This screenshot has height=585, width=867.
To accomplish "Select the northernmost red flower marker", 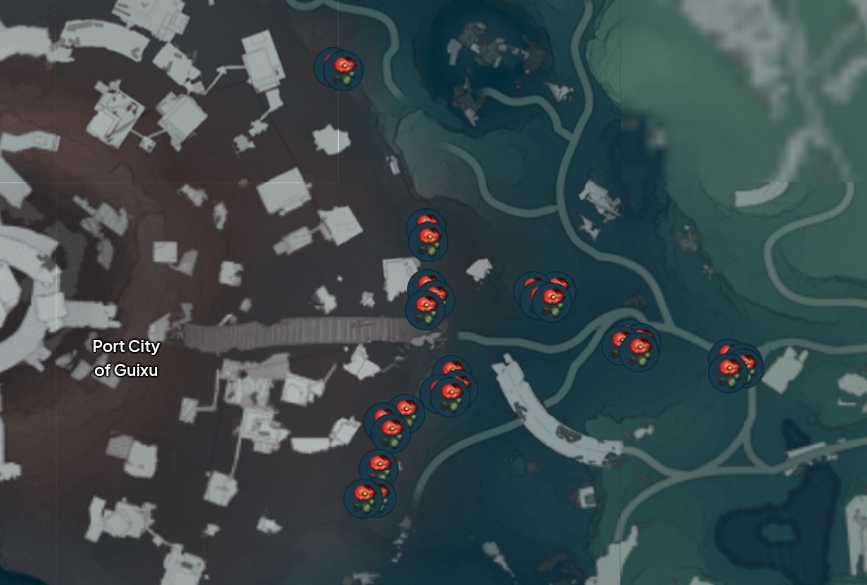I will point(344,69).
